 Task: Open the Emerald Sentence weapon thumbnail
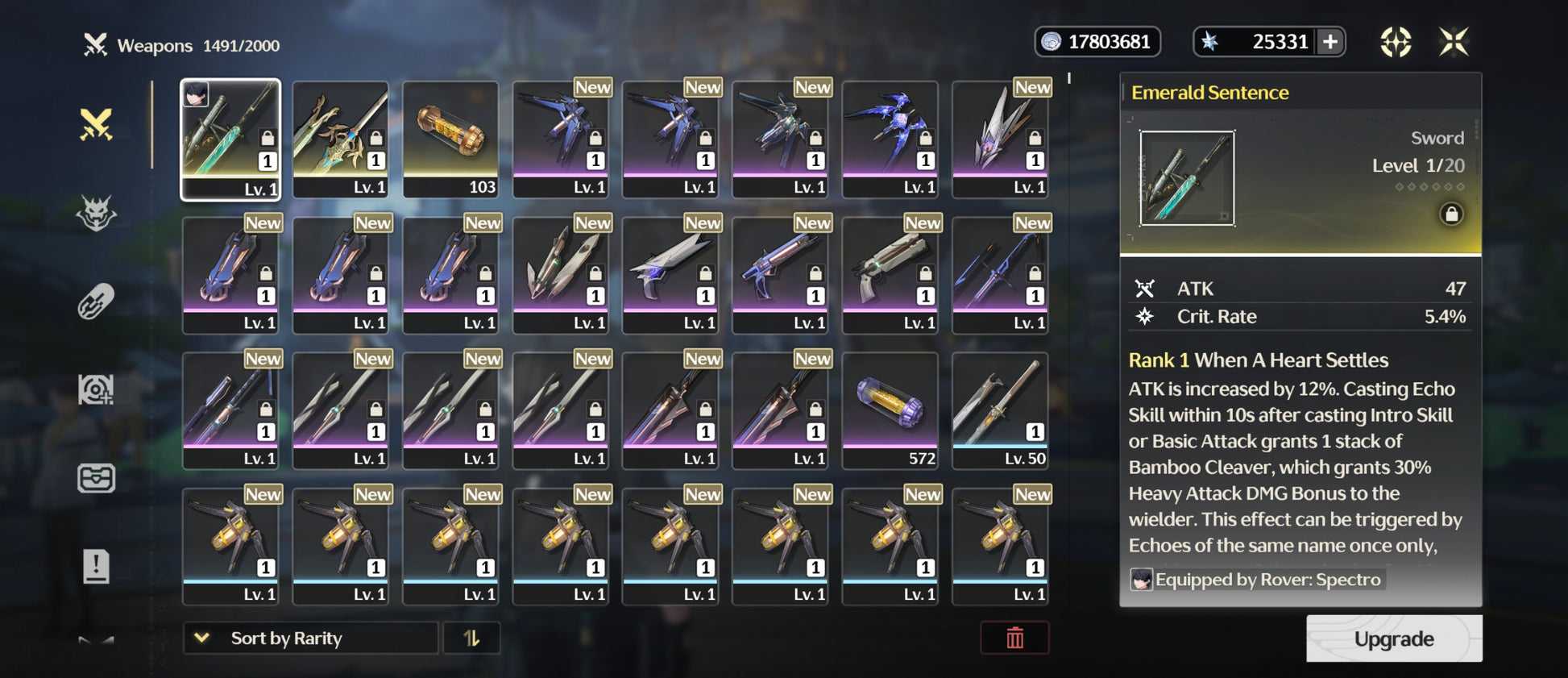point(1187,178)
